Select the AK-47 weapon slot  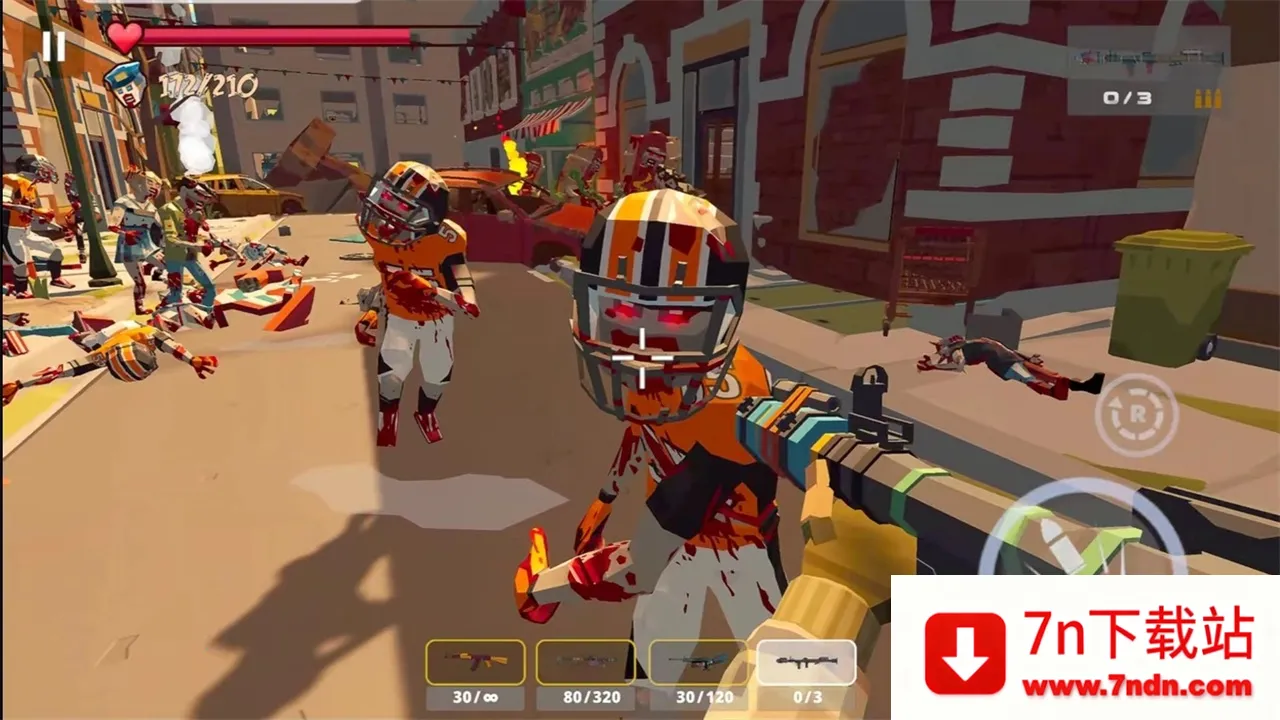475,662
